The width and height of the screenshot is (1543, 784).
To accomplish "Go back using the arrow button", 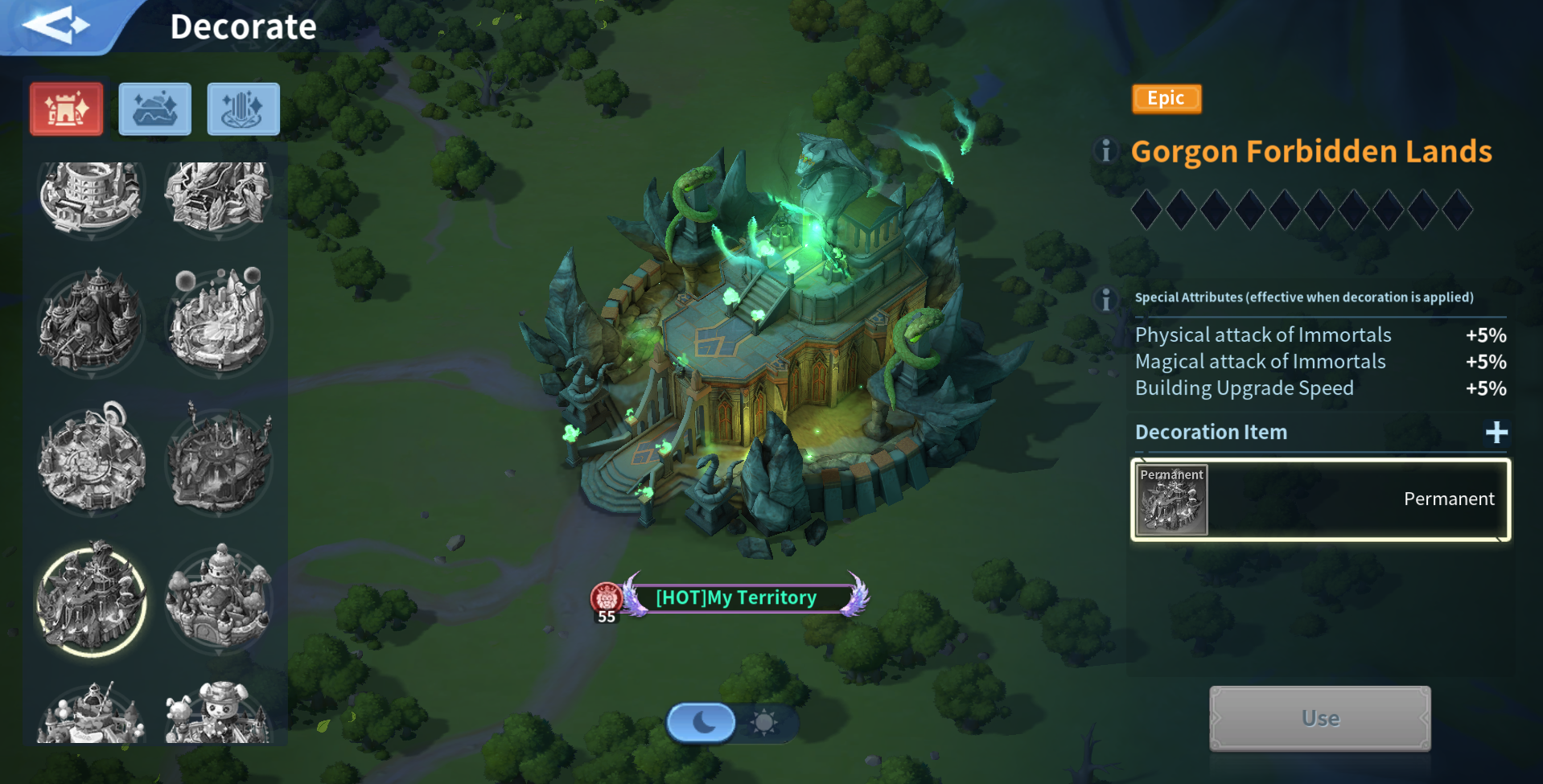I will tap(55, 26).
